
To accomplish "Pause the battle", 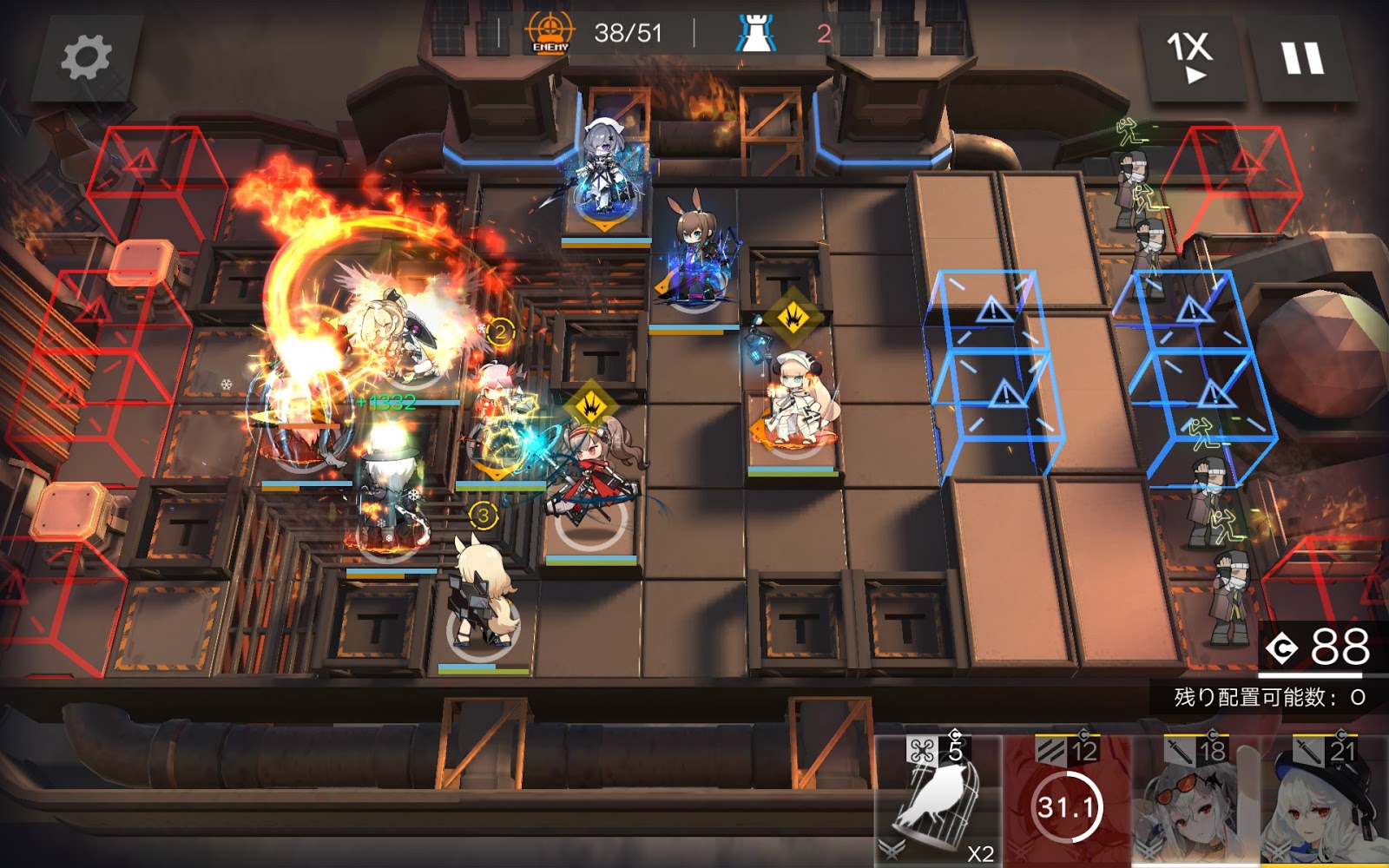I will pyautogui.click(x=1302, y=58).
